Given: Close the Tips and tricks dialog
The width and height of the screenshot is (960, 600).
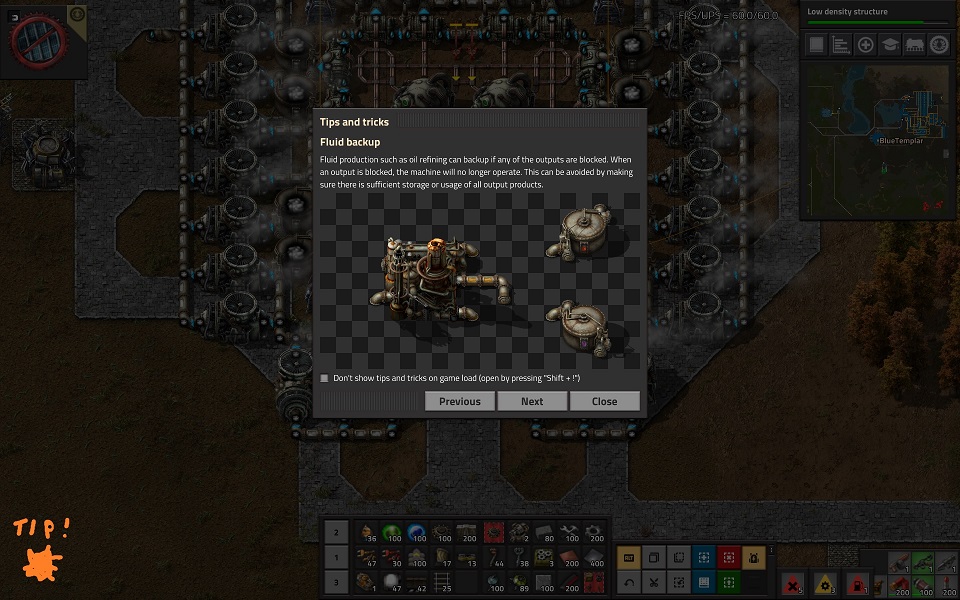Looking at the screenshot, I should (604, 401).
